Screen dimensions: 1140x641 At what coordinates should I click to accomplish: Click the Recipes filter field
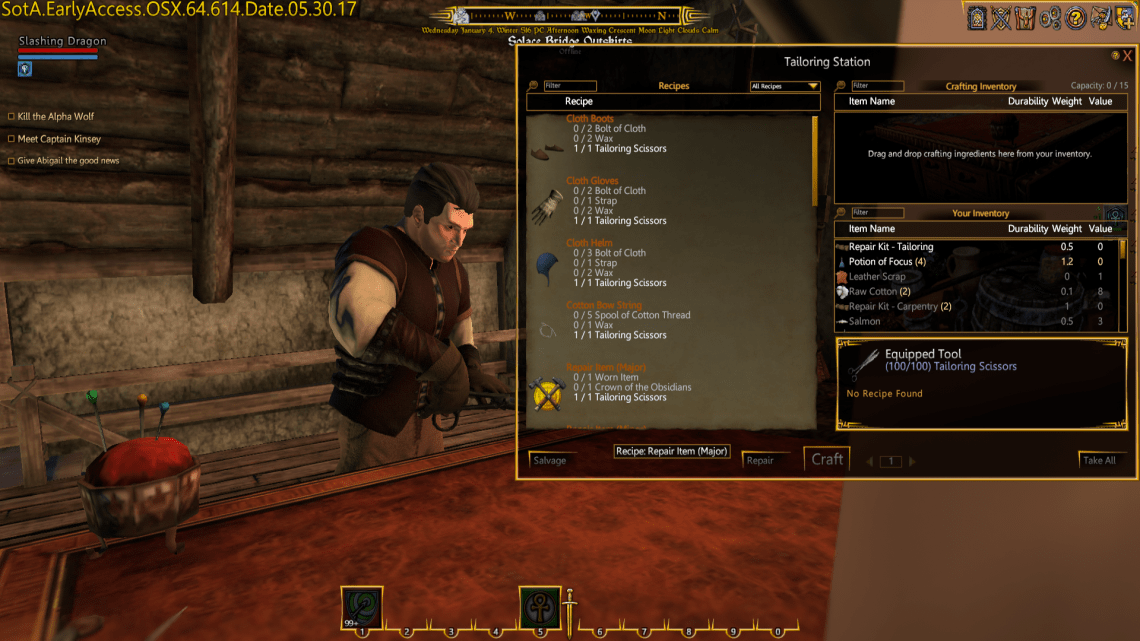pyautogui.click(x=570, y=86)
